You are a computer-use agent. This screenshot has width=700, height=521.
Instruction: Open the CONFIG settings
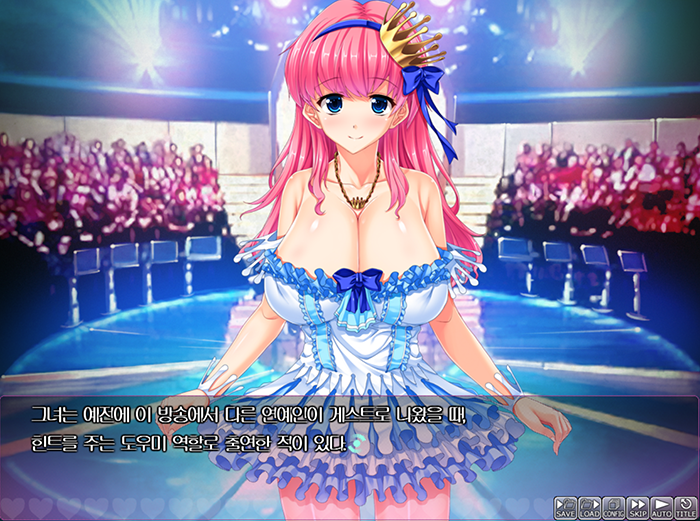(614, 507)
